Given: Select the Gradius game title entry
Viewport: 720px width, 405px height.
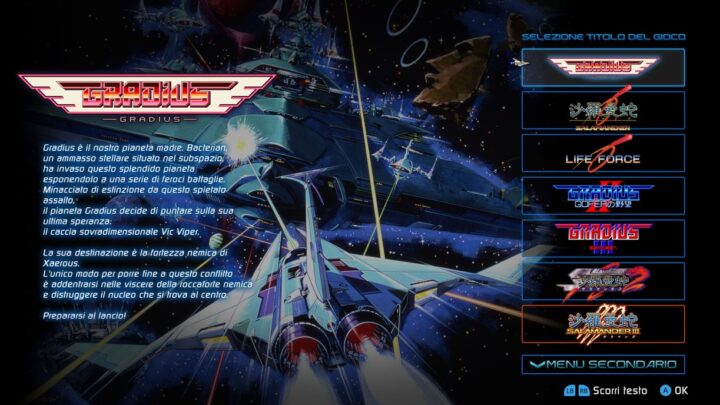Looking at the screenshot, I should 603,67.
